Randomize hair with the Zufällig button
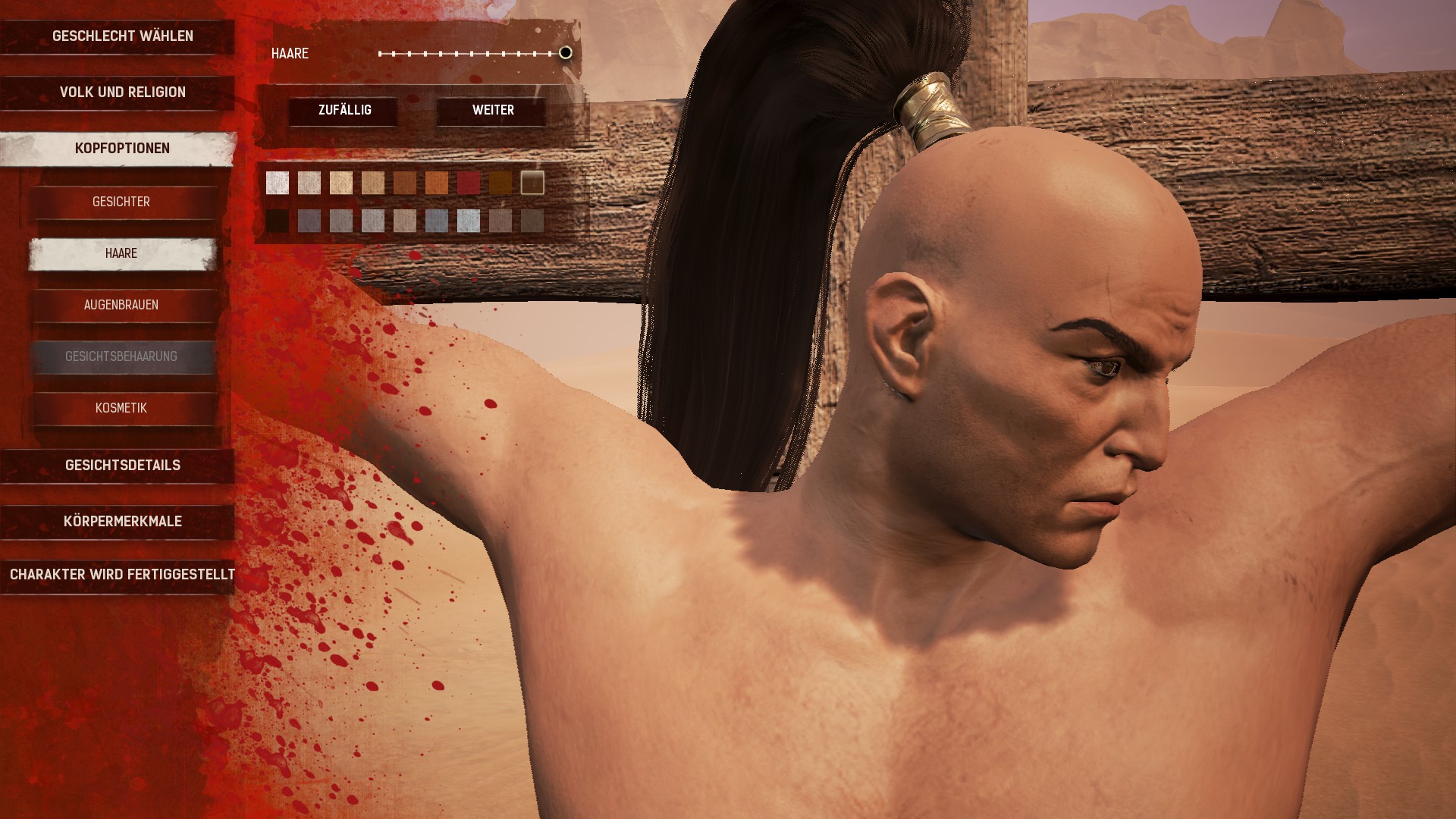Screen dimensions: 1456x819 [344, 111]
